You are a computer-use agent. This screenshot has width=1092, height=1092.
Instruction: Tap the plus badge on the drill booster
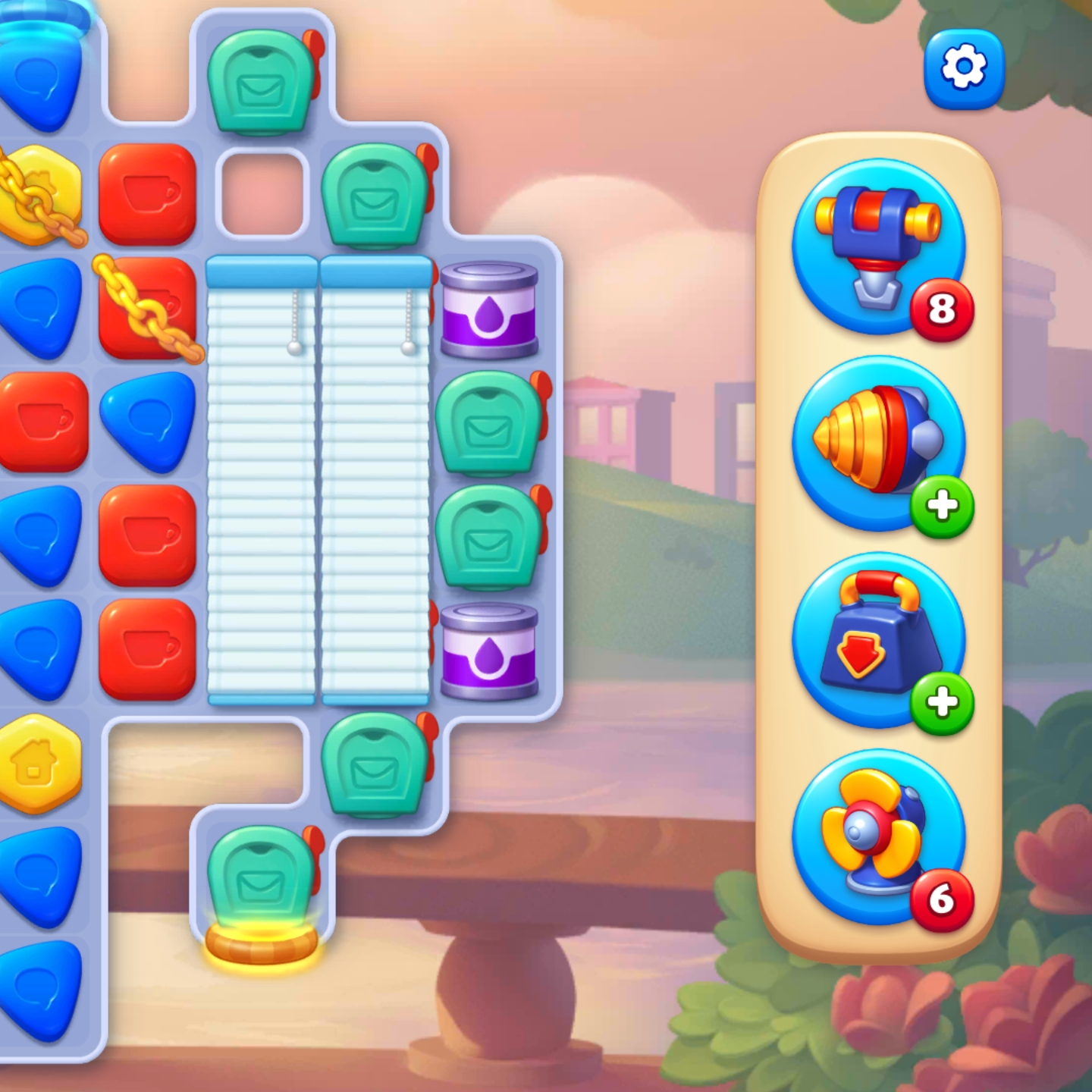coord(943,508)
